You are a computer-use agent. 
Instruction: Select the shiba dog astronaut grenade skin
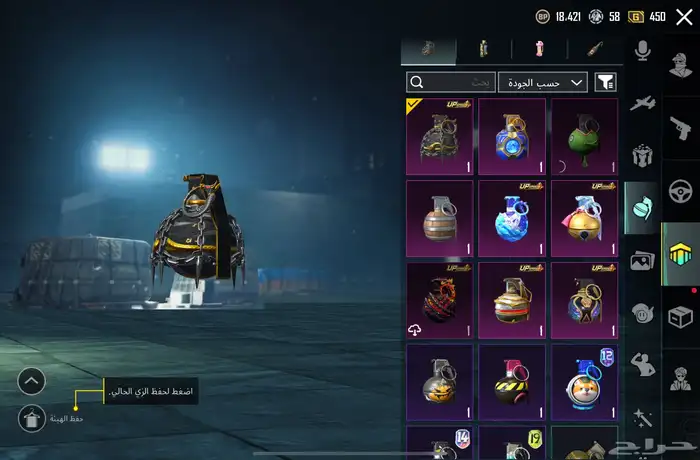tap(584, 381)
